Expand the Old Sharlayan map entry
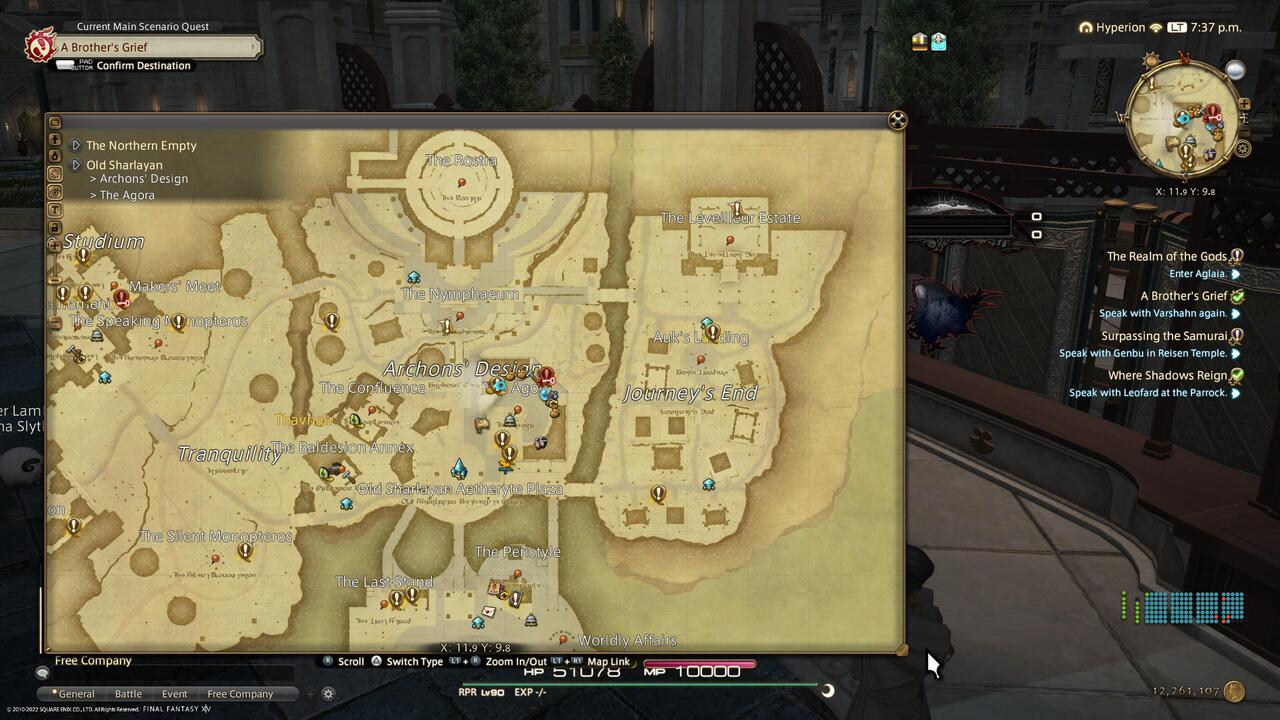 click(126, 164)
